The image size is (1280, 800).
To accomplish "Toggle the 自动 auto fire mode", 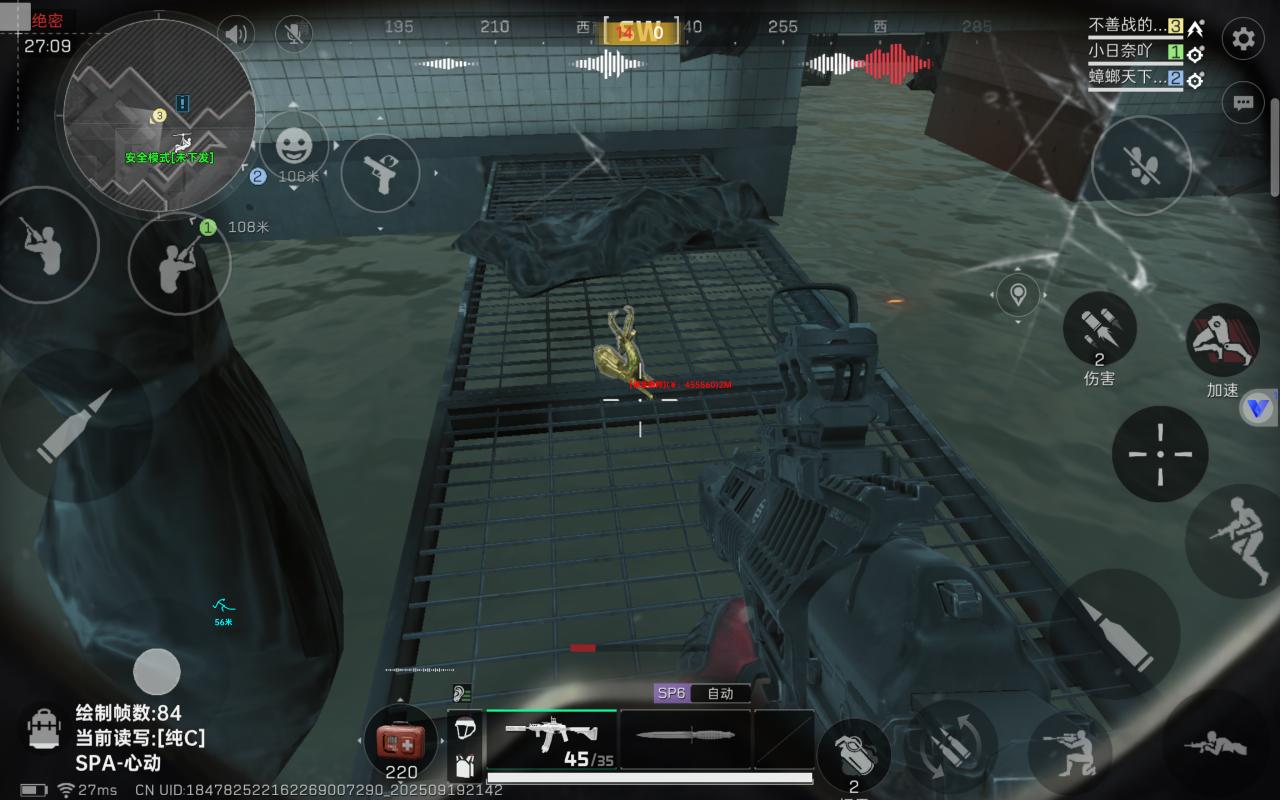I will point(720,693).
